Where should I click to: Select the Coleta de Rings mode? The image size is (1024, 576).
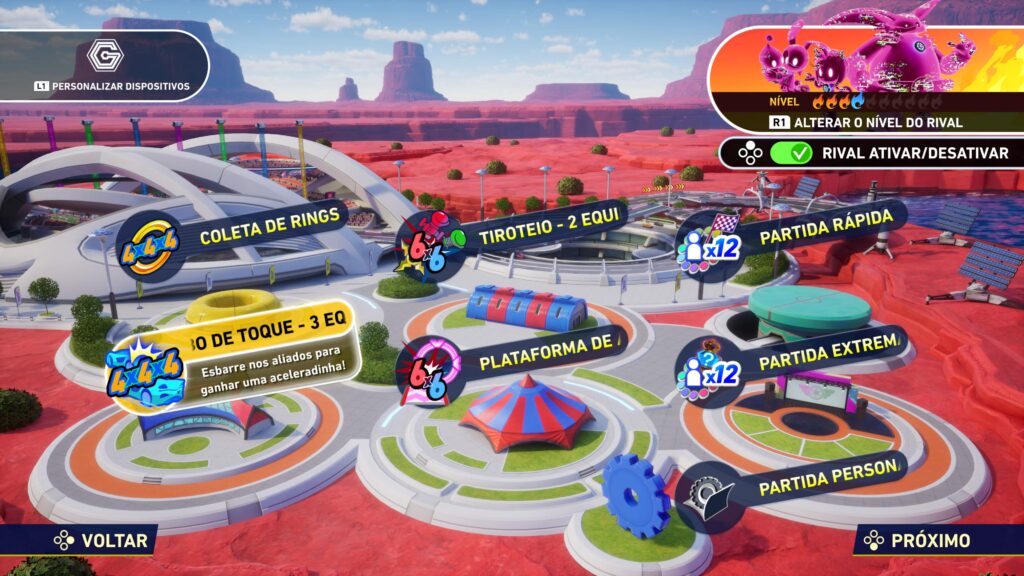[240, 237]
